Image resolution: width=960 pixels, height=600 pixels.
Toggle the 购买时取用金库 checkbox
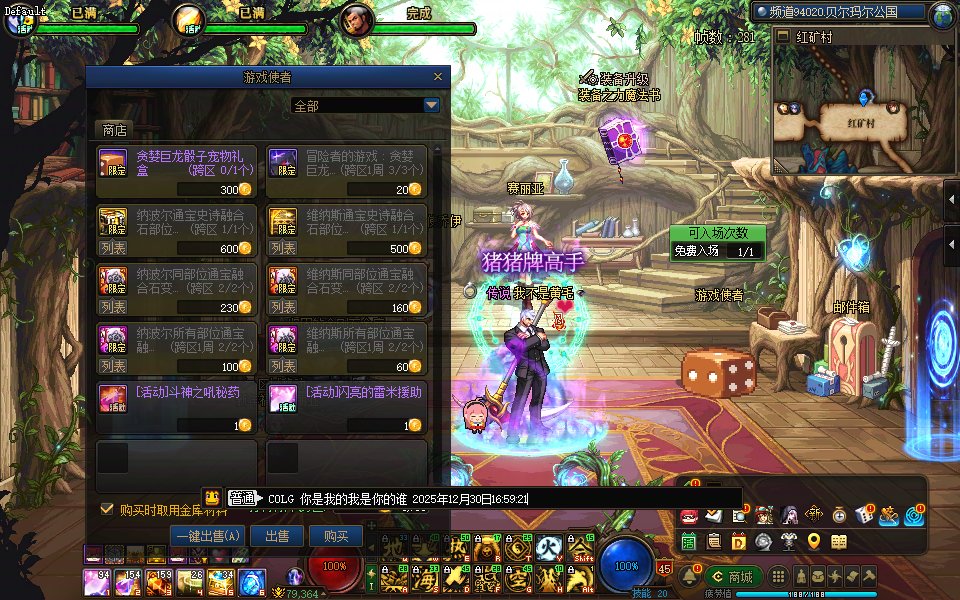pyautogui.click(x=107, y=509)
